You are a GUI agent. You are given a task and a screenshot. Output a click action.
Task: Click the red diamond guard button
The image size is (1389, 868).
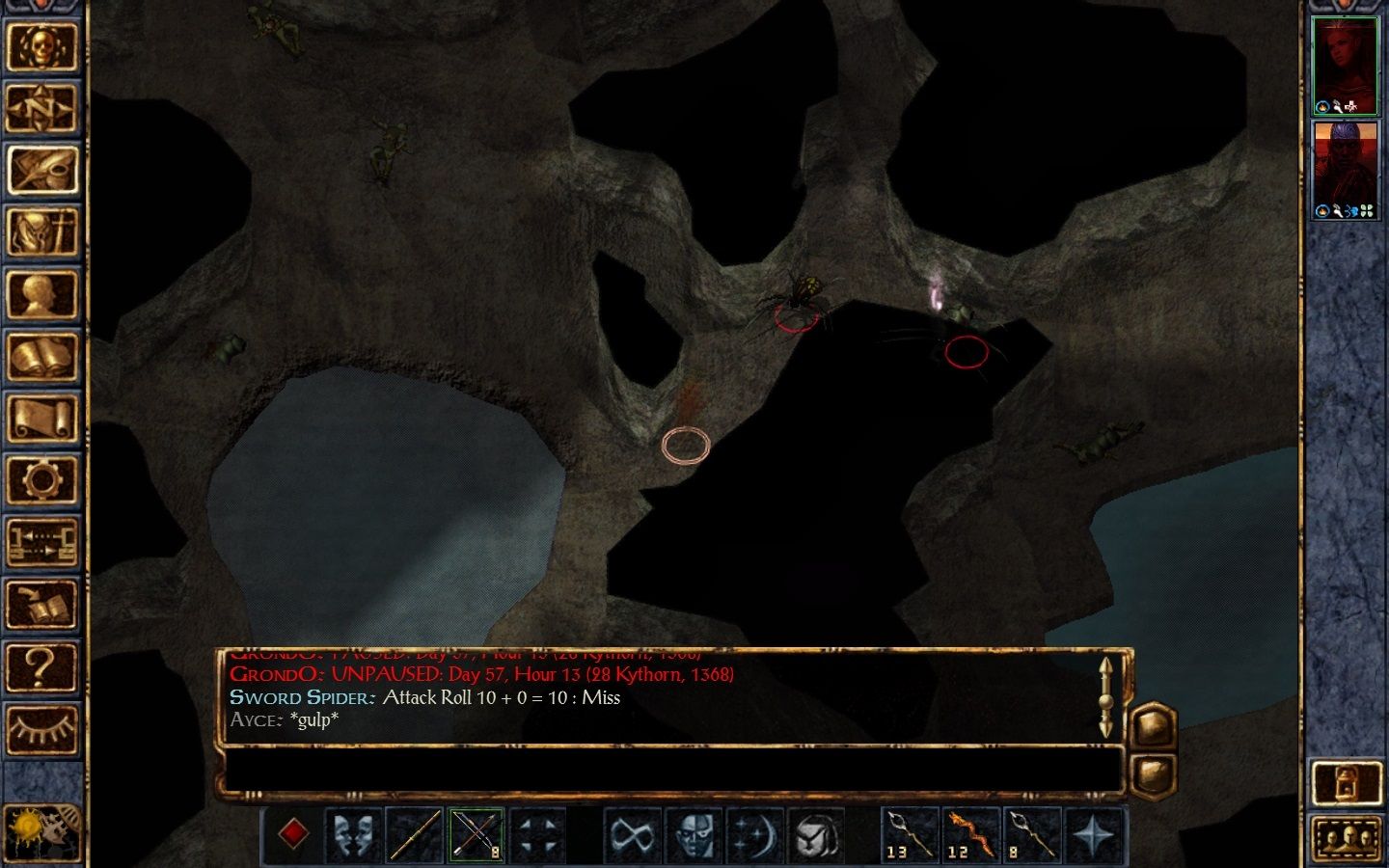pyautogui.click(x=293, y=834)
